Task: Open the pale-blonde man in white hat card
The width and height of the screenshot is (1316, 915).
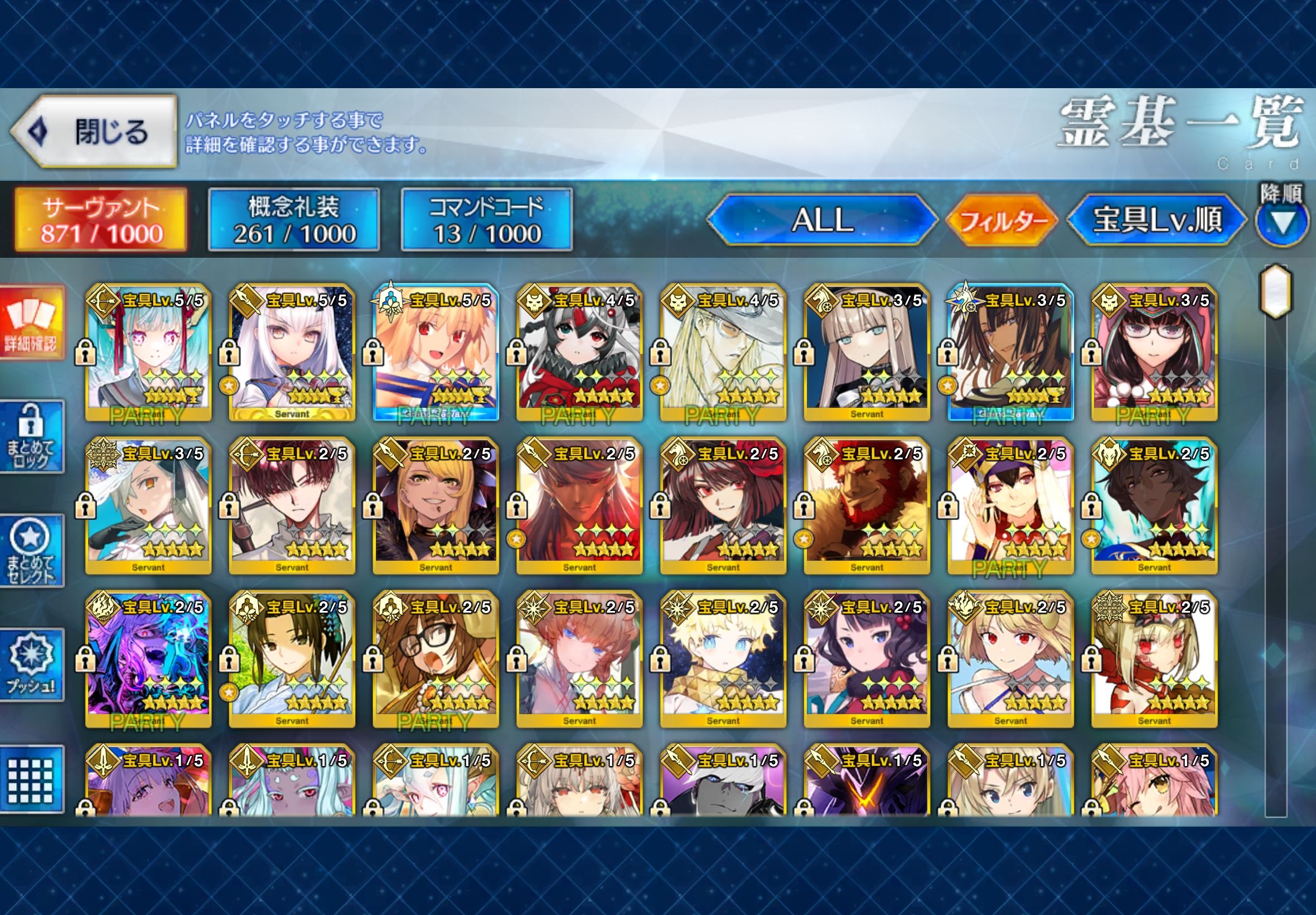Action: click(x=723, y=353)
